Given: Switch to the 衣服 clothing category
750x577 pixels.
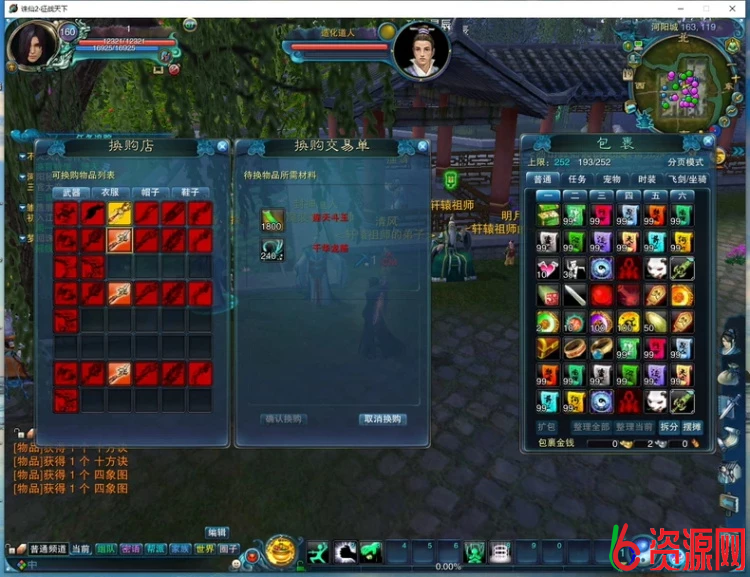Looking at the screenshot, I should [111, 192].
